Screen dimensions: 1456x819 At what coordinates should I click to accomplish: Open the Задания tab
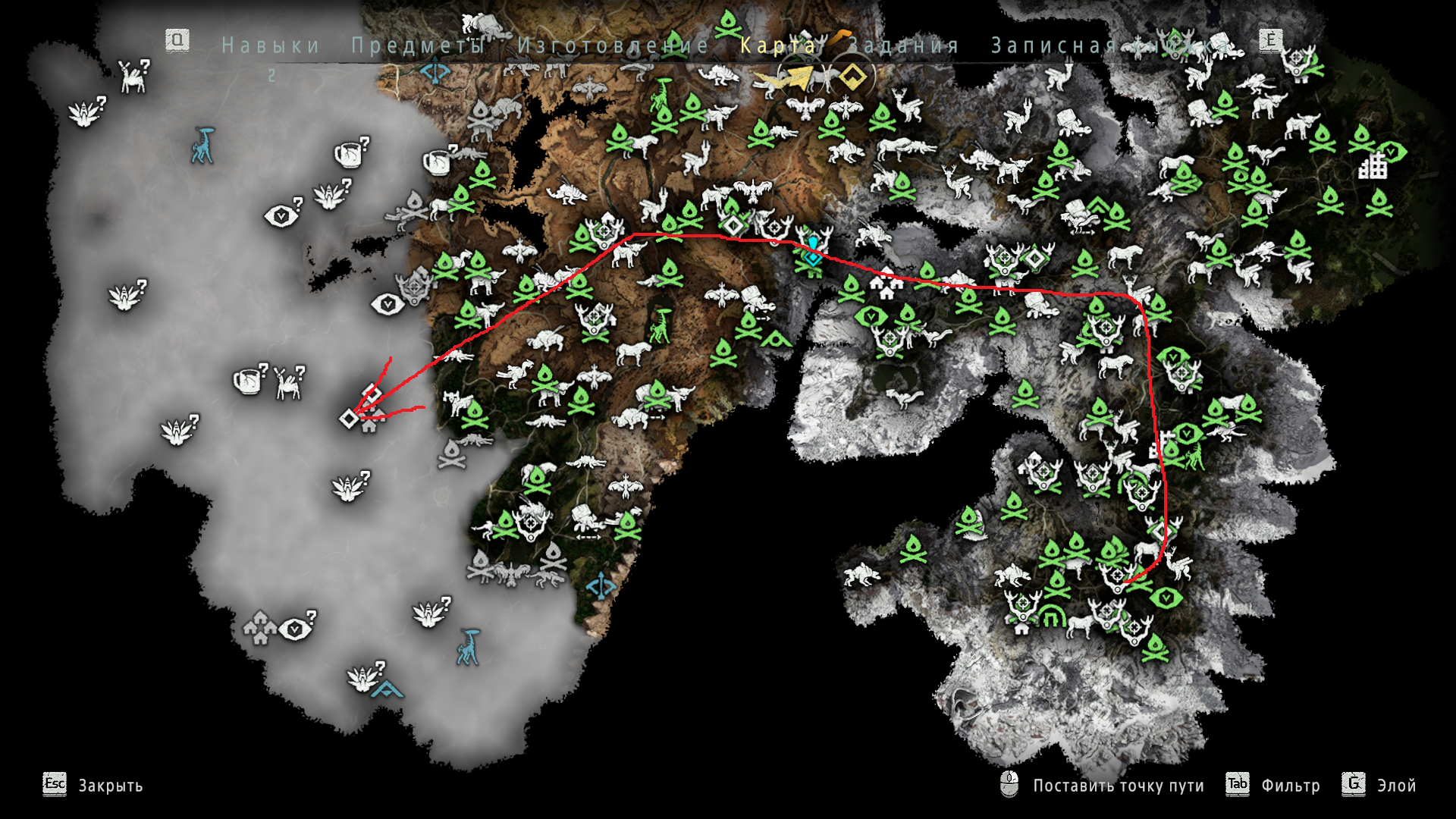(902, 45)
